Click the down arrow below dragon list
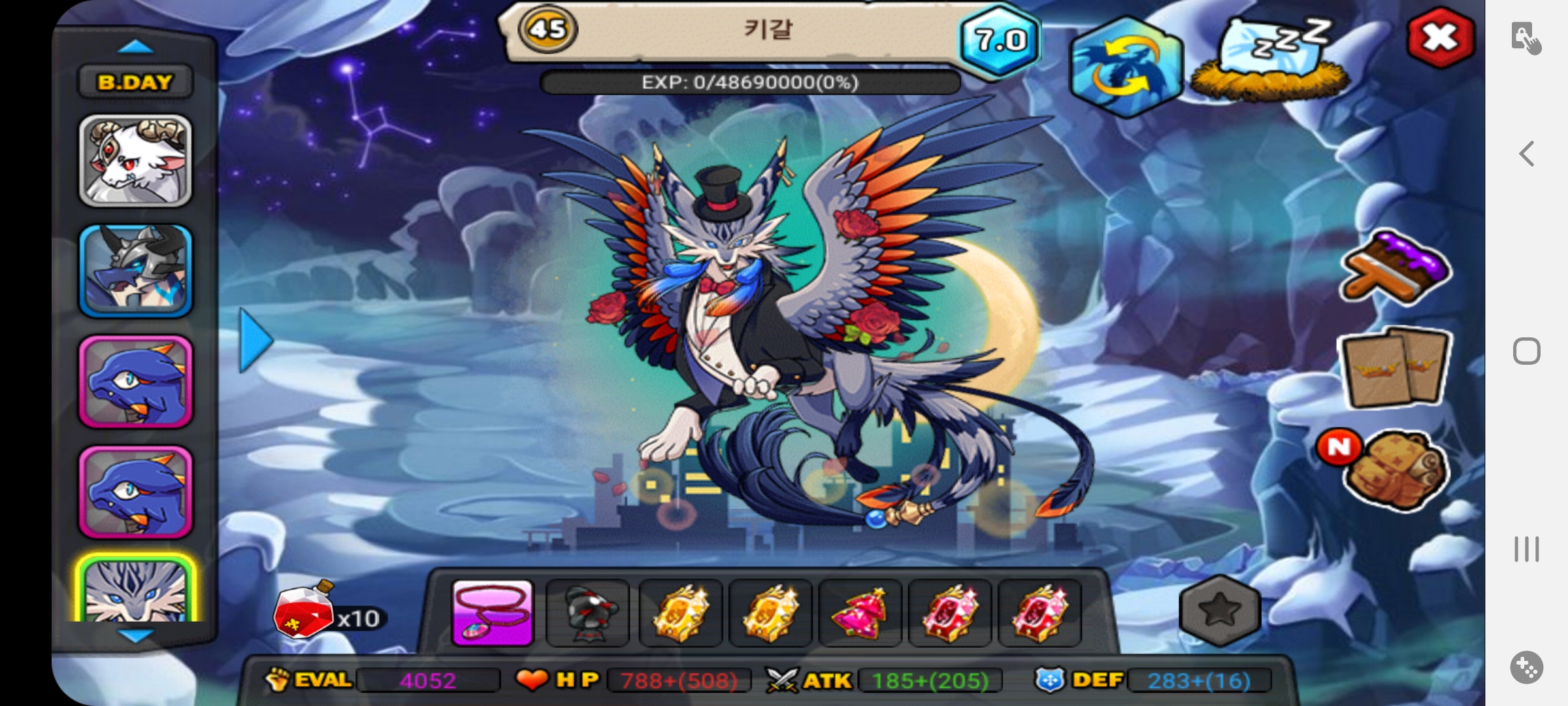Viewport: 1568px width, 706px height. point(137,635)
